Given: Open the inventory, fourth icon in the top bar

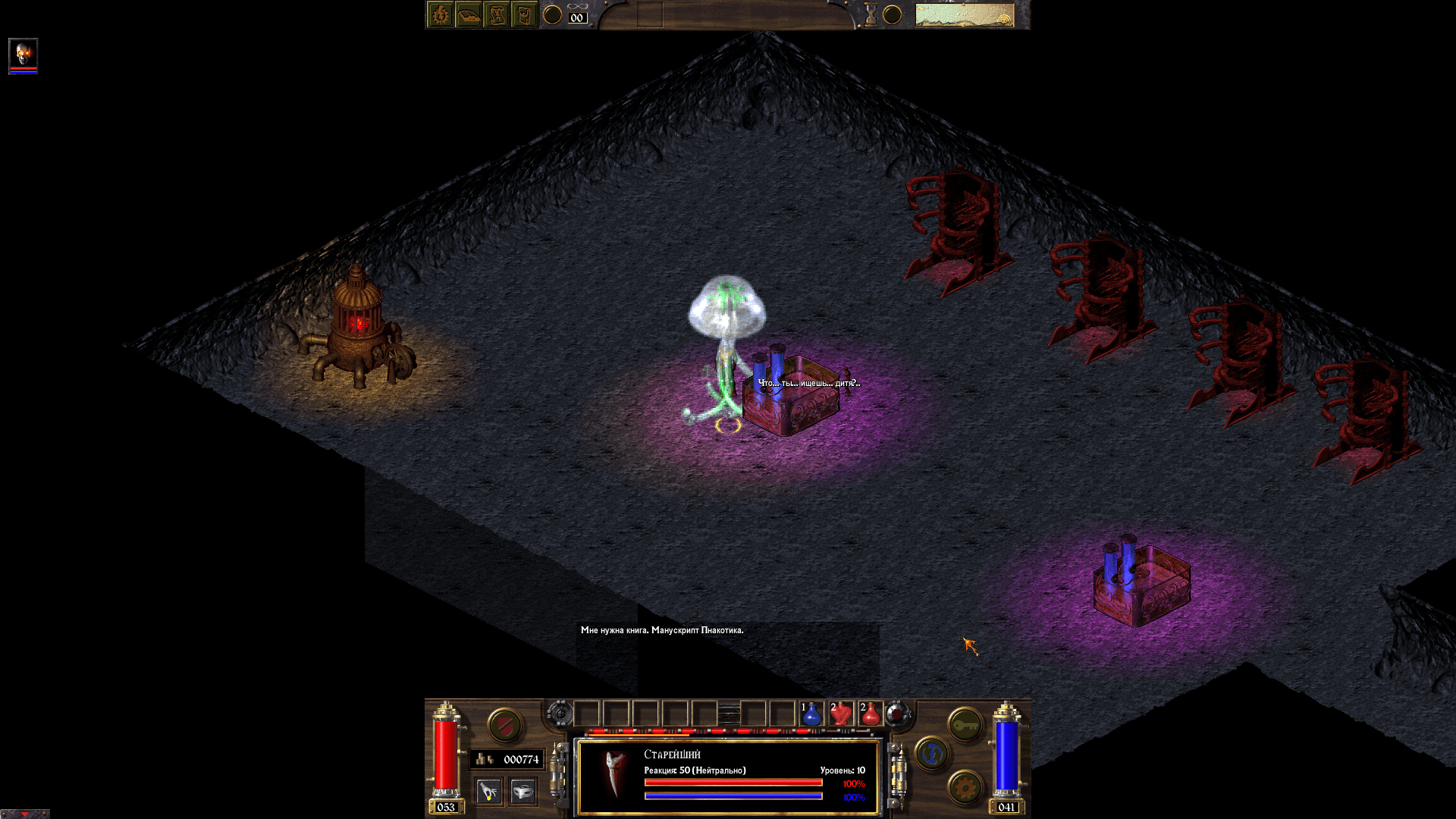Looking at the screenshot, I should 524,14.
